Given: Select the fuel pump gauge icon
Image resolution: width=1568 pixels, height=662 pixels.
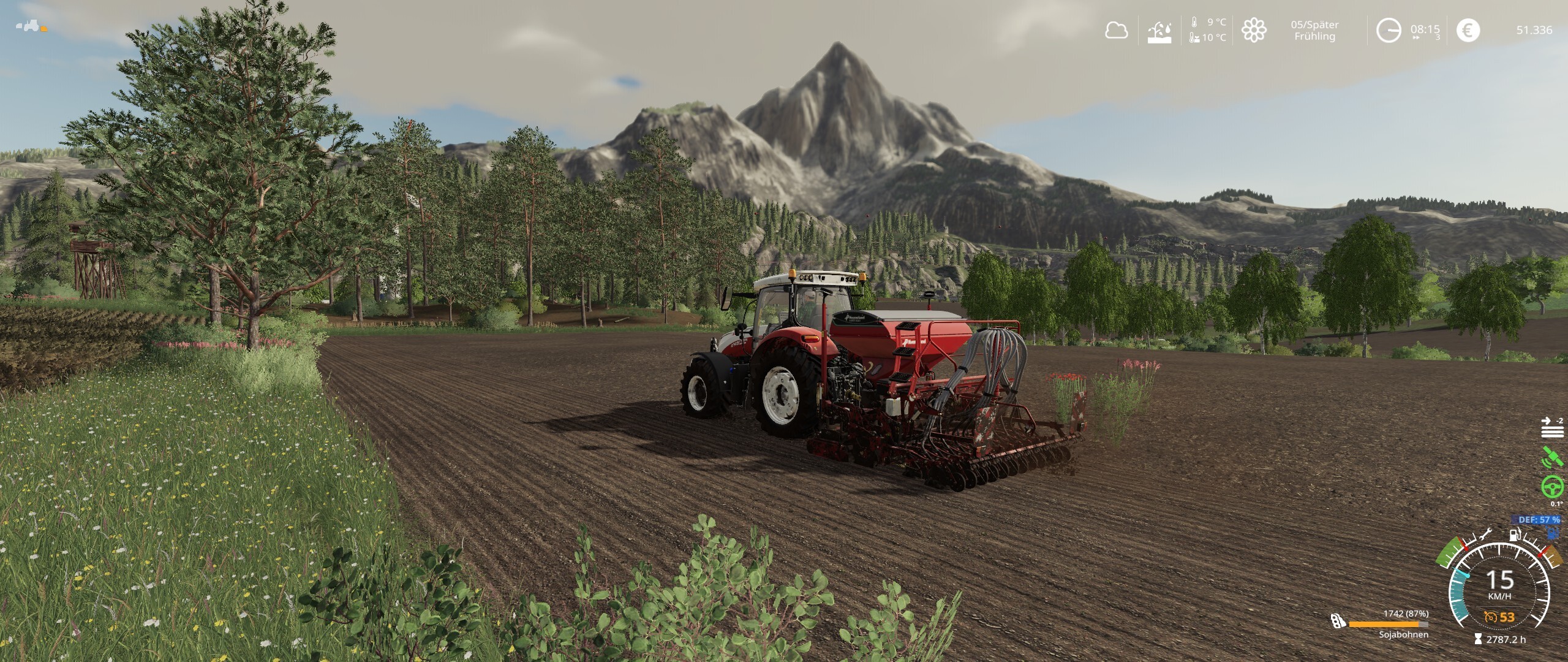Looking at the screenshot, I should point(1515,535).
